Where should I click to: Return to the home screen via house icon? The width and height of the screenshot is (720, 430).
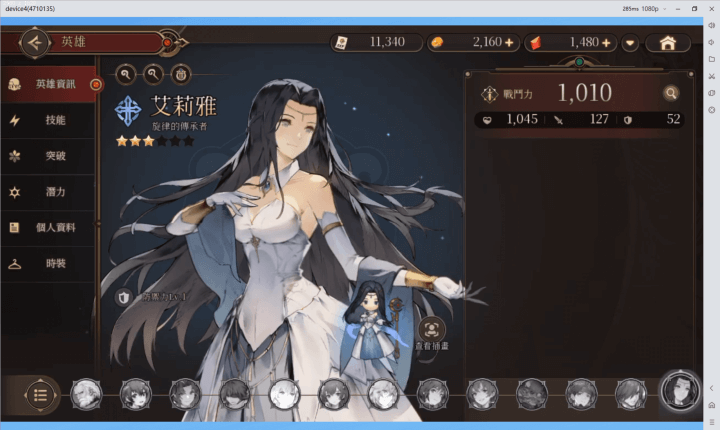point(669,43)
